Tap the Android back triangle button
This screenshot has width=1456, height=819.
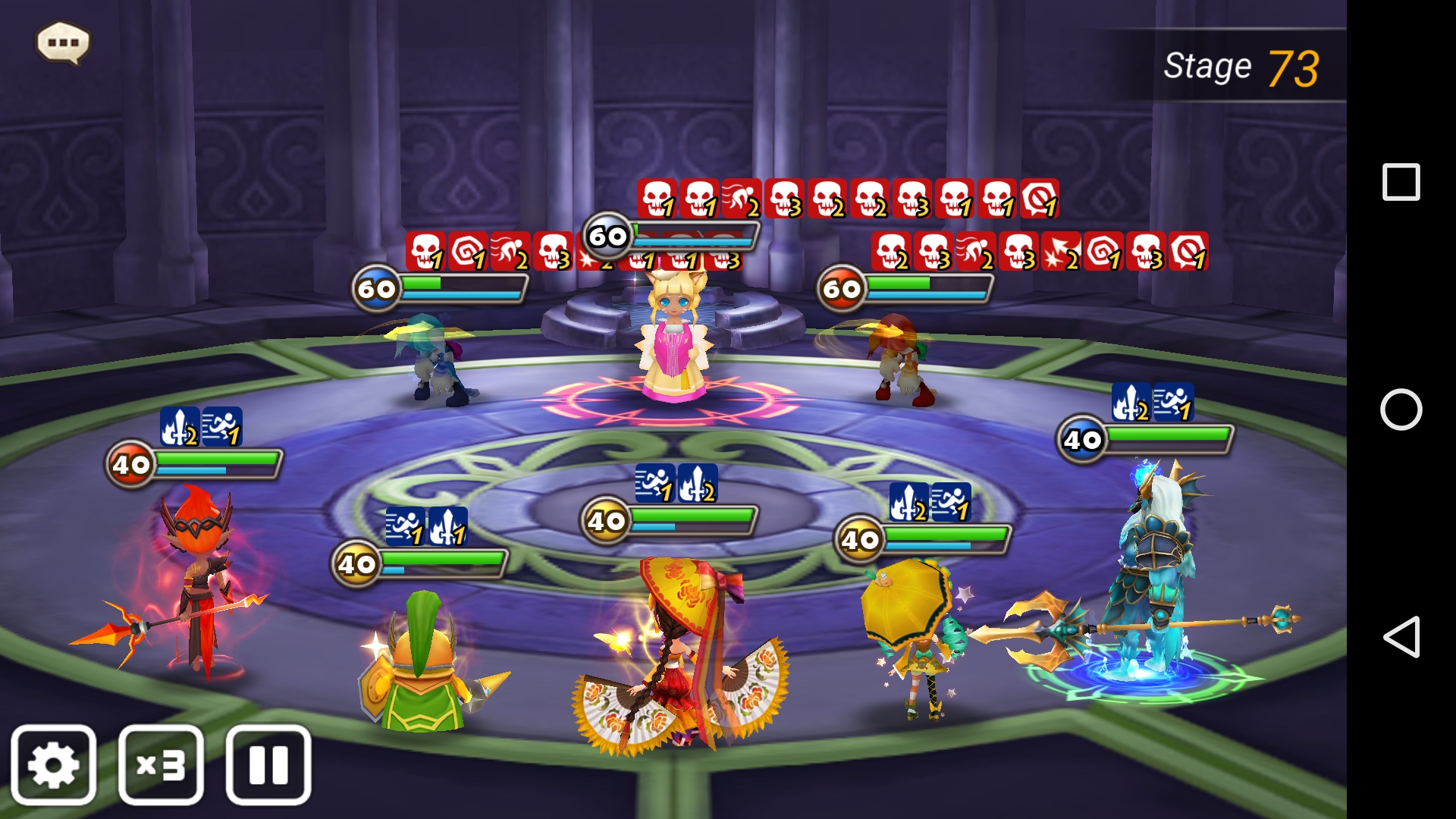tap(1400, 636)
